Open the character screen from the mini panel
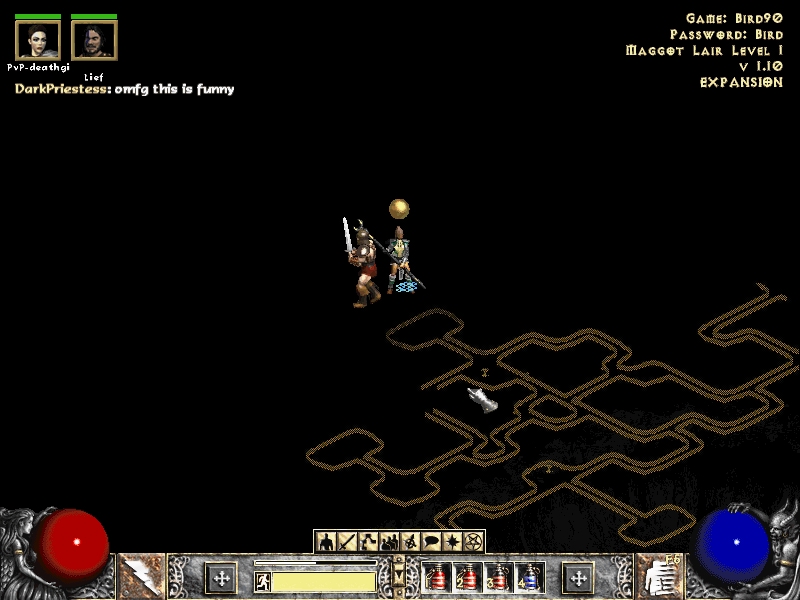 [325, 542]
